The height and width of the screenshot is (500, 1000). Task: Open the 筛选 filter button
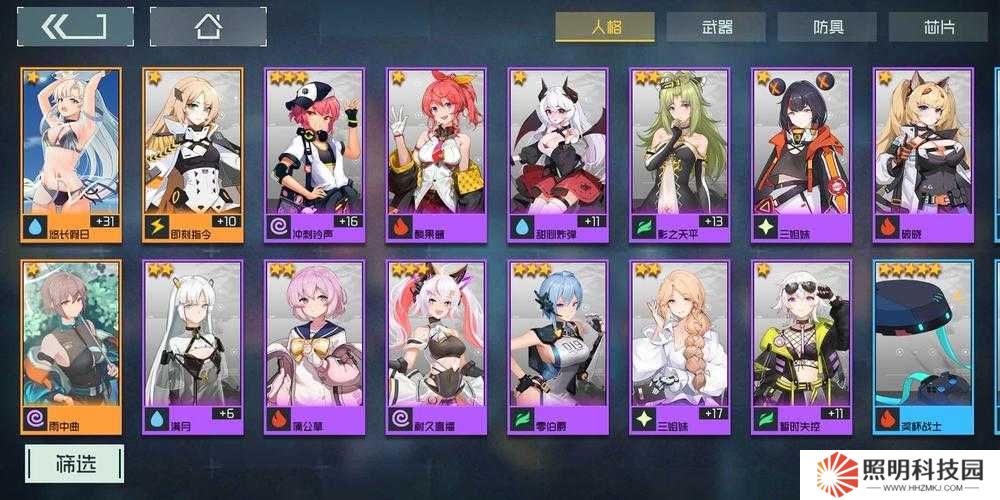[x=75, y=464]
